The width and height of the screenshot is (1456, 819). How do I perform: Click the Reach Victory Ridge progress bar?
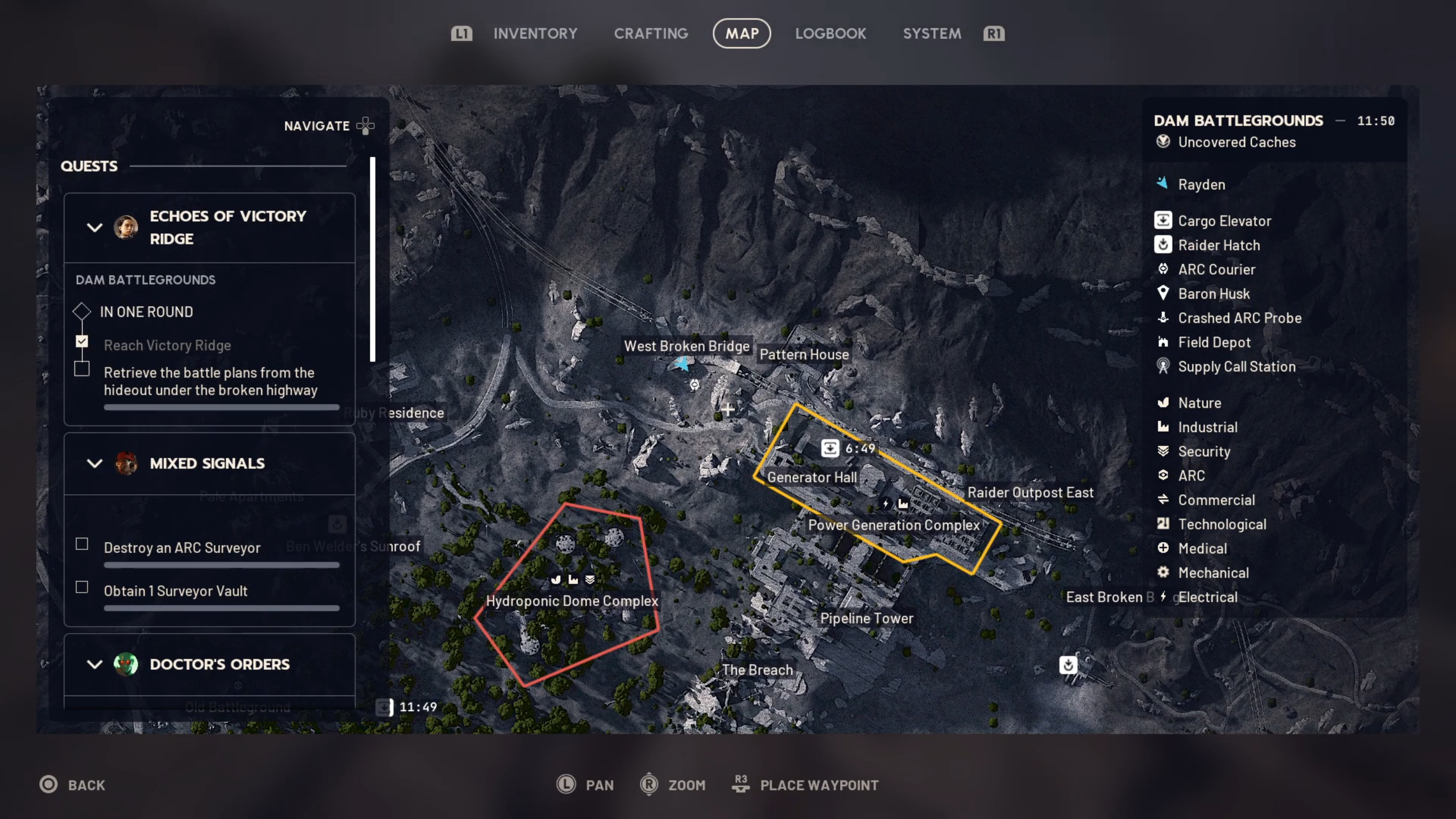(x=221, y=407)
